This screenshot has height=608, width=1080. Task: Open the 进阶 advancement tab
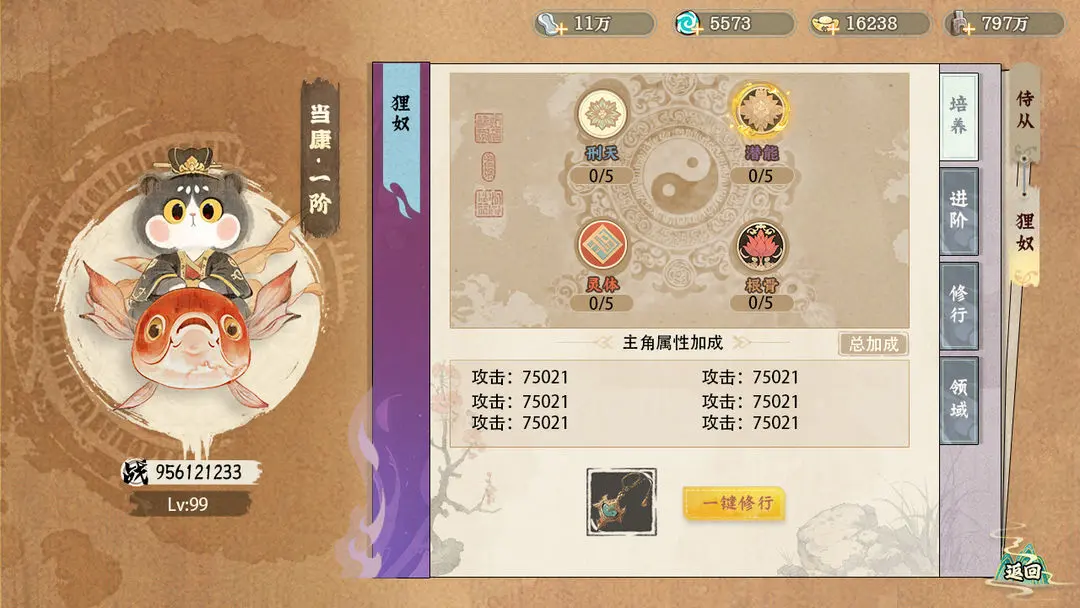pos(958,211)
